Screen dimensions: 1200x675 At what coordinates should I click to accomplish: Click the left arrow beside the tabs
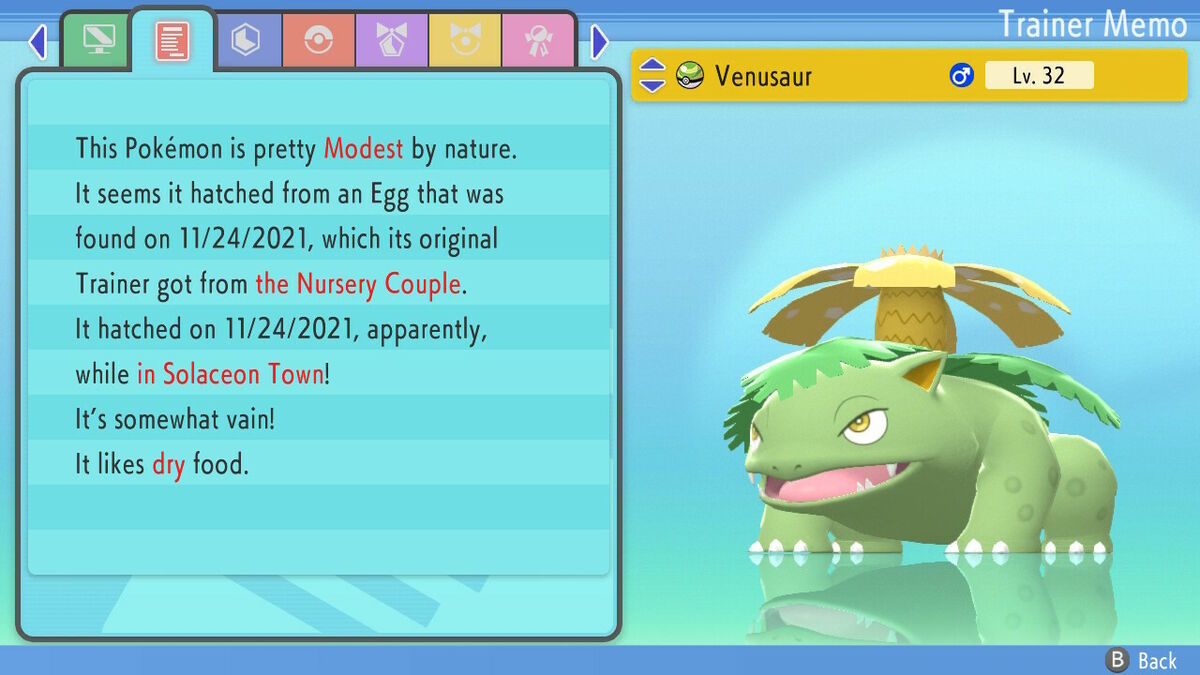pyautogui.click(x=37, y=42)
